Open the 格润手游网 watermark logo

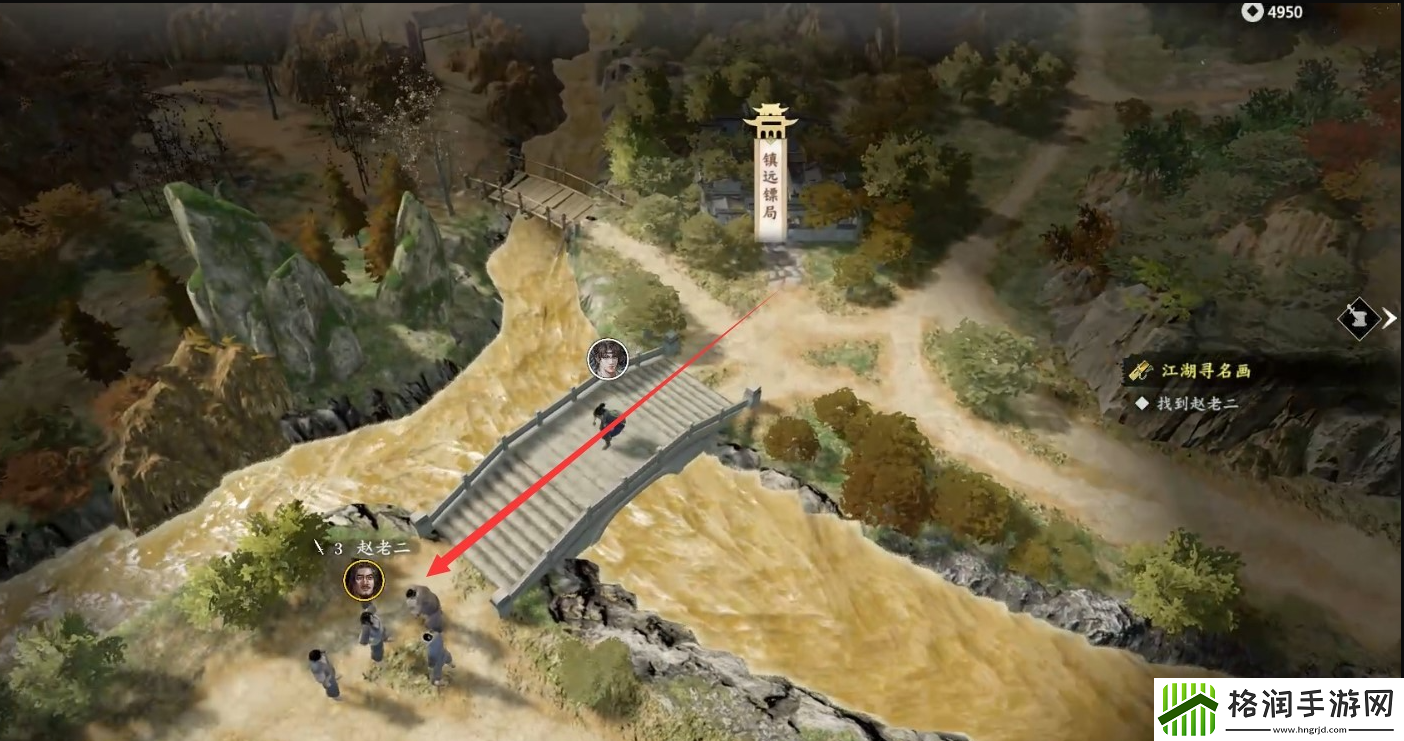1277,709
